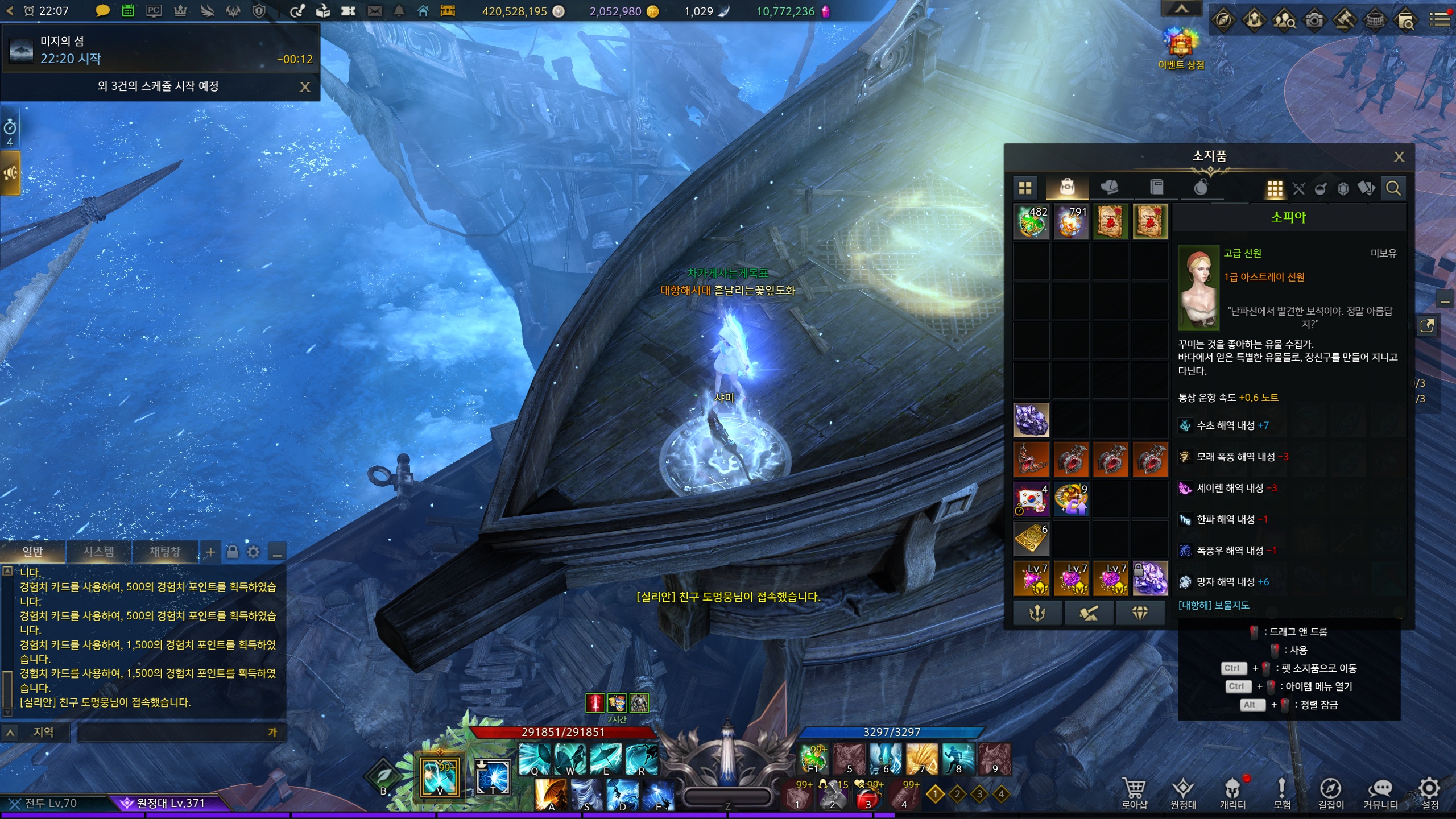Close the 소지품 inventory window
This screenshot has width=1456, height=819.
(x=1399, y=156)
